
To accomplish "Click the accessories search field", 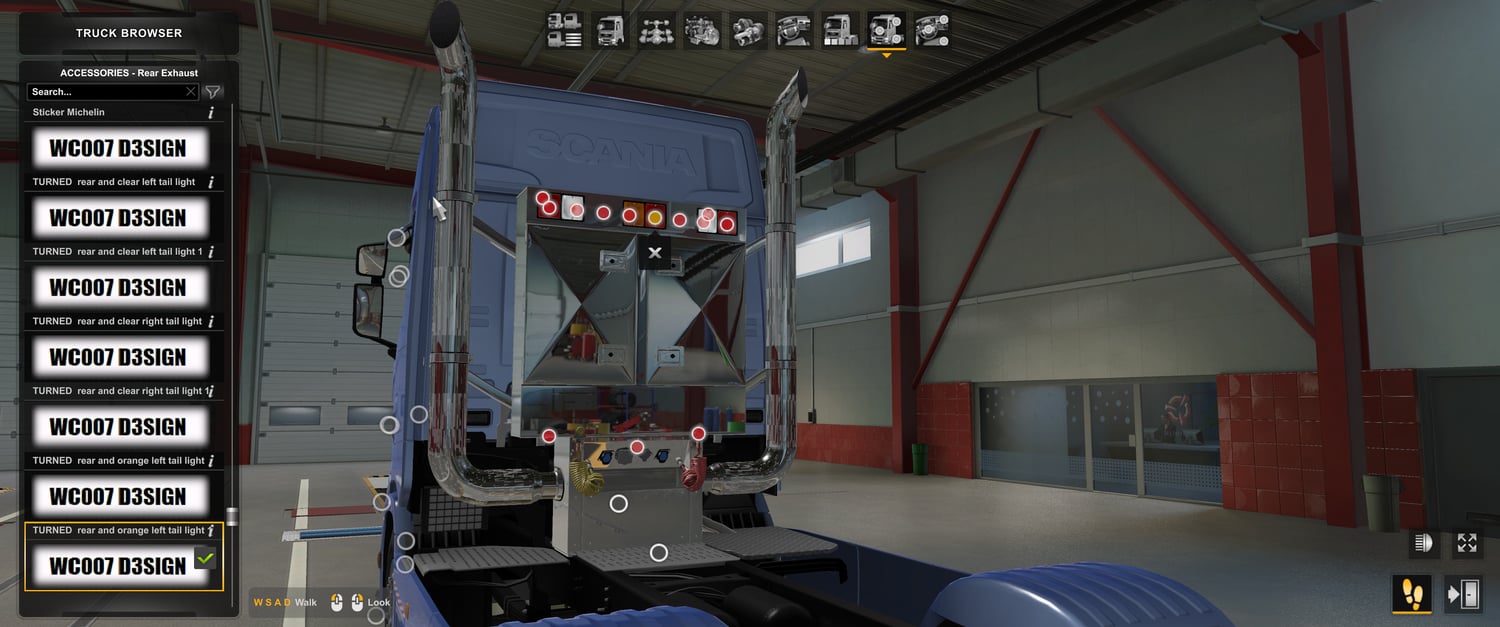I will tap(105, 92).
